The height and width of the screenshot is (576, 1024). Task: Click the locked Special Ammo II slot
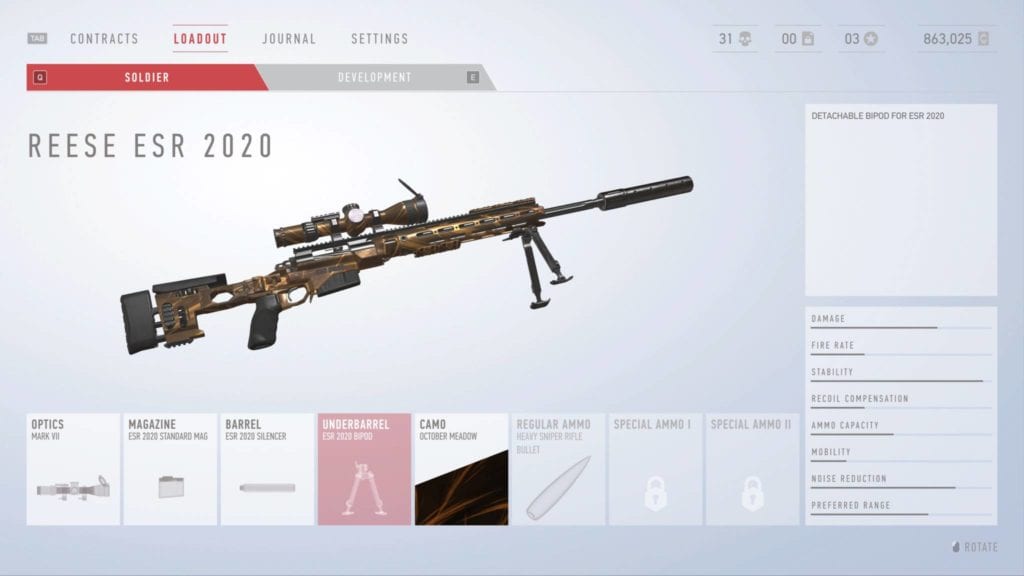click(752, 469)
